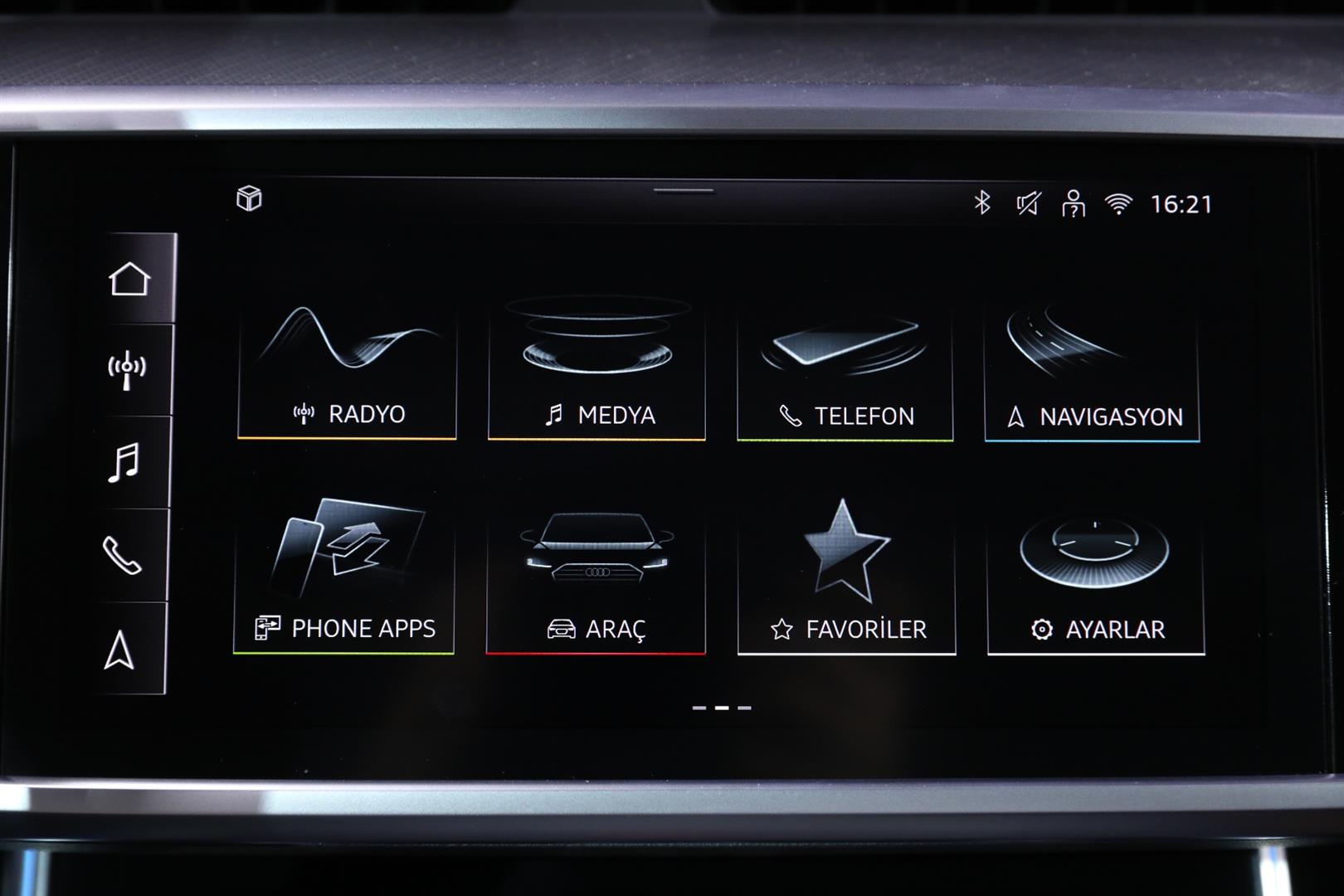
Task: Launch NAVIGASYON from the home grid
Action: 1092,373
